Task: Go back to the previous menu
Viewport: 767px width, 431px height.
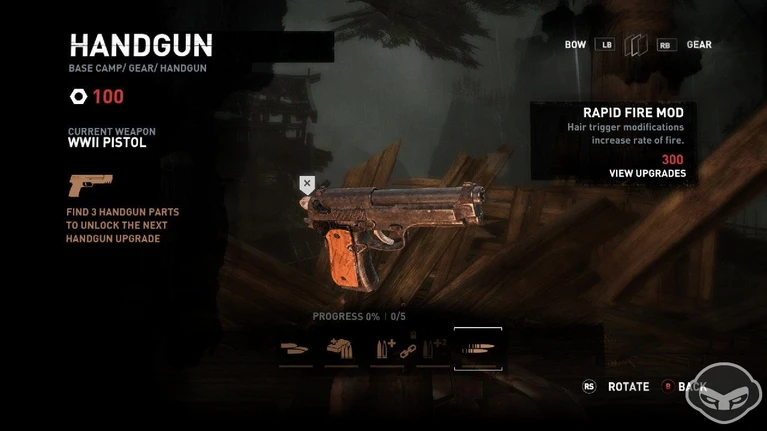Action: [691, 387]
